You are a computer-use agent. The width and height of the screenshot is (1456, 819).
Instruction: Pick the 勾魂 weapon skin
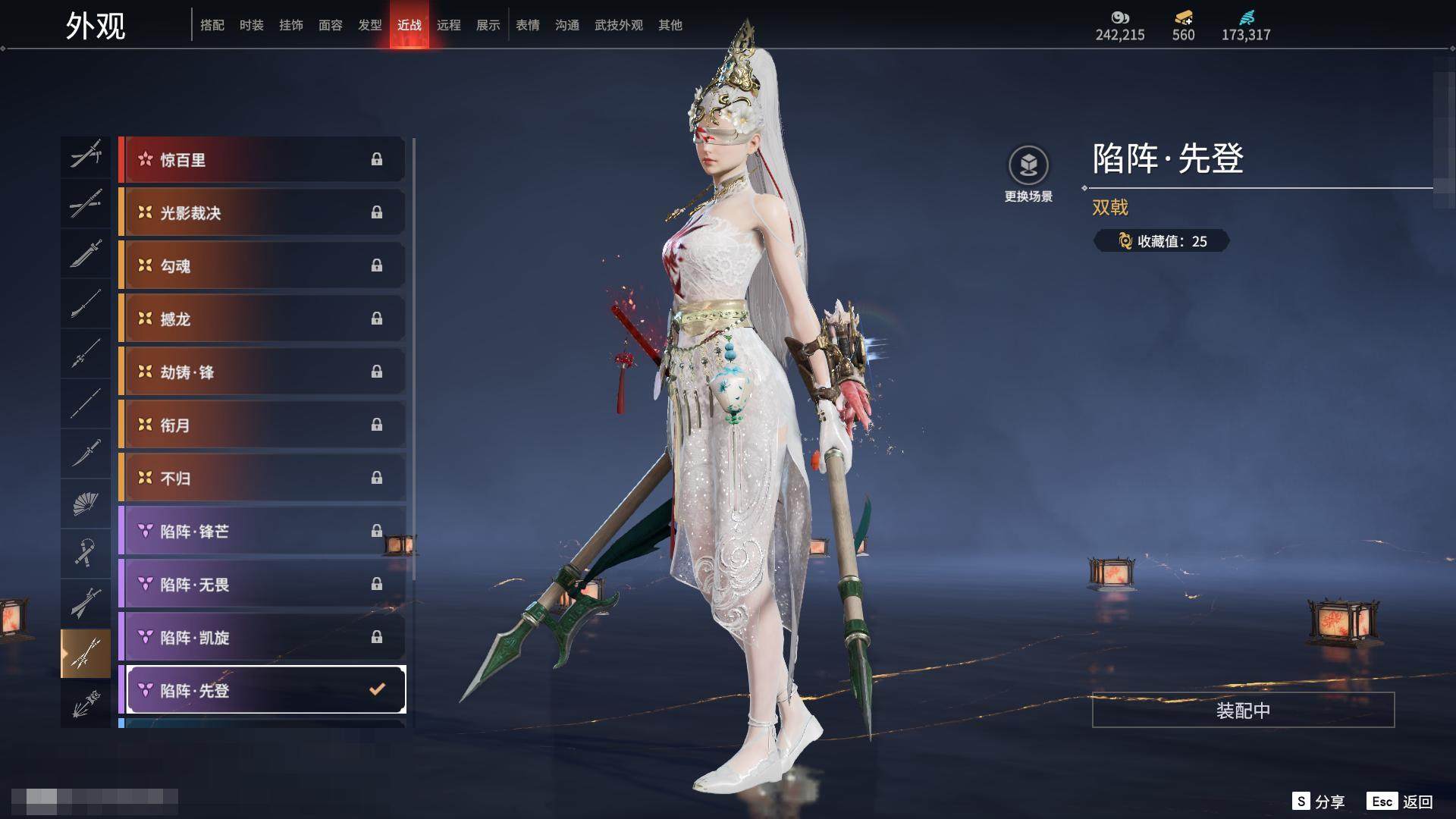click(262, 266)
